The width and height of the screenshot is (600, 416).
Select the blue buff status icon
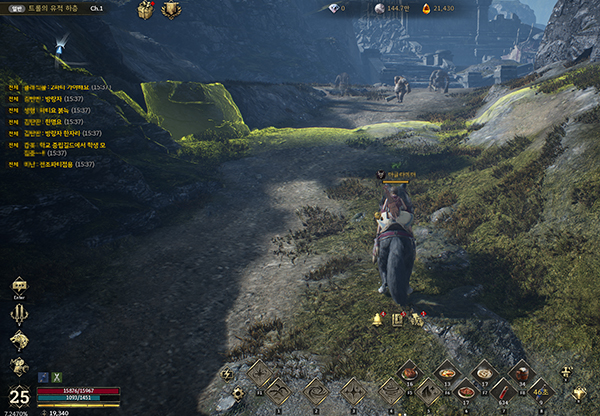[x=44, y=375]
